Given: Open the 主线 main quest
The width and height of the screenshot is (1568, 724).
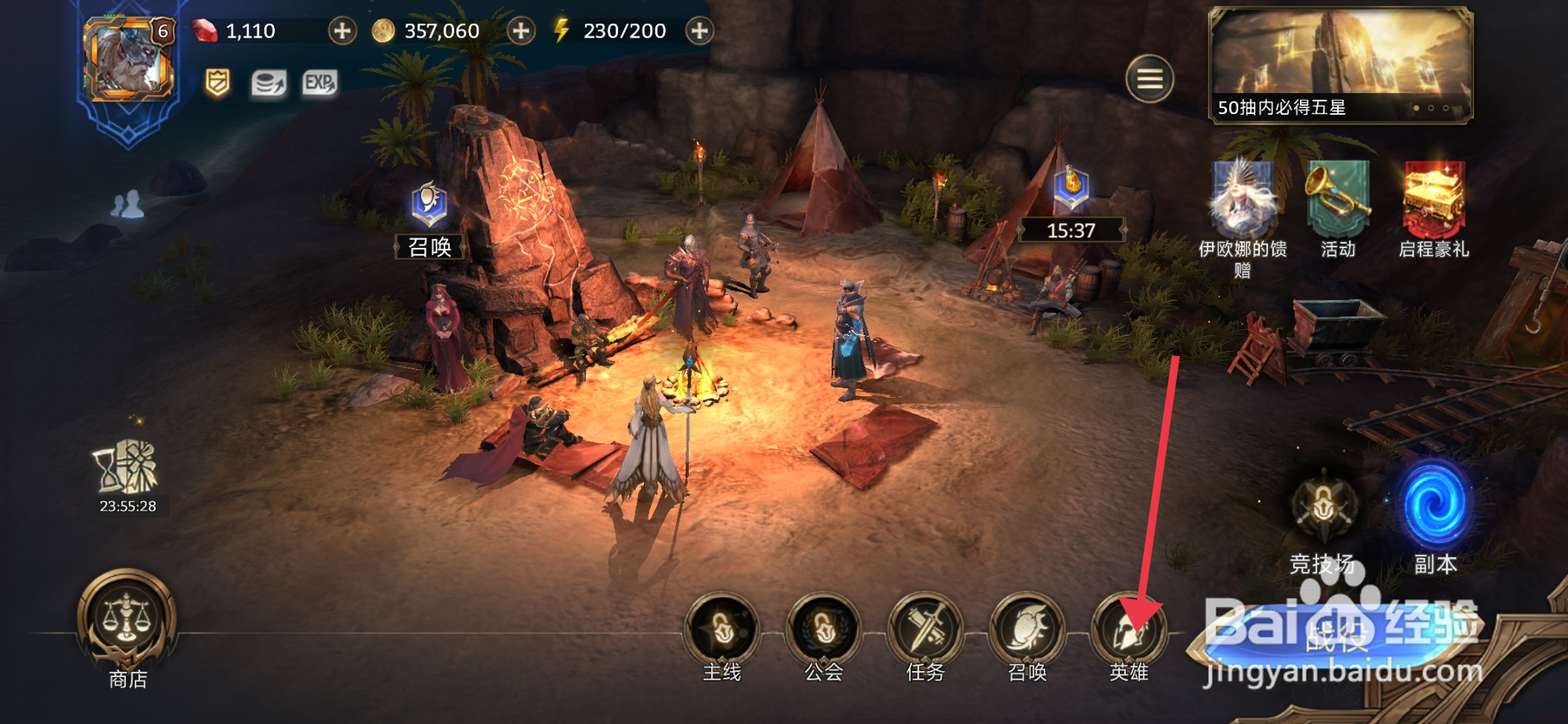Looking at the screenshot, I should pyautogui.click(x=722, y=630).
